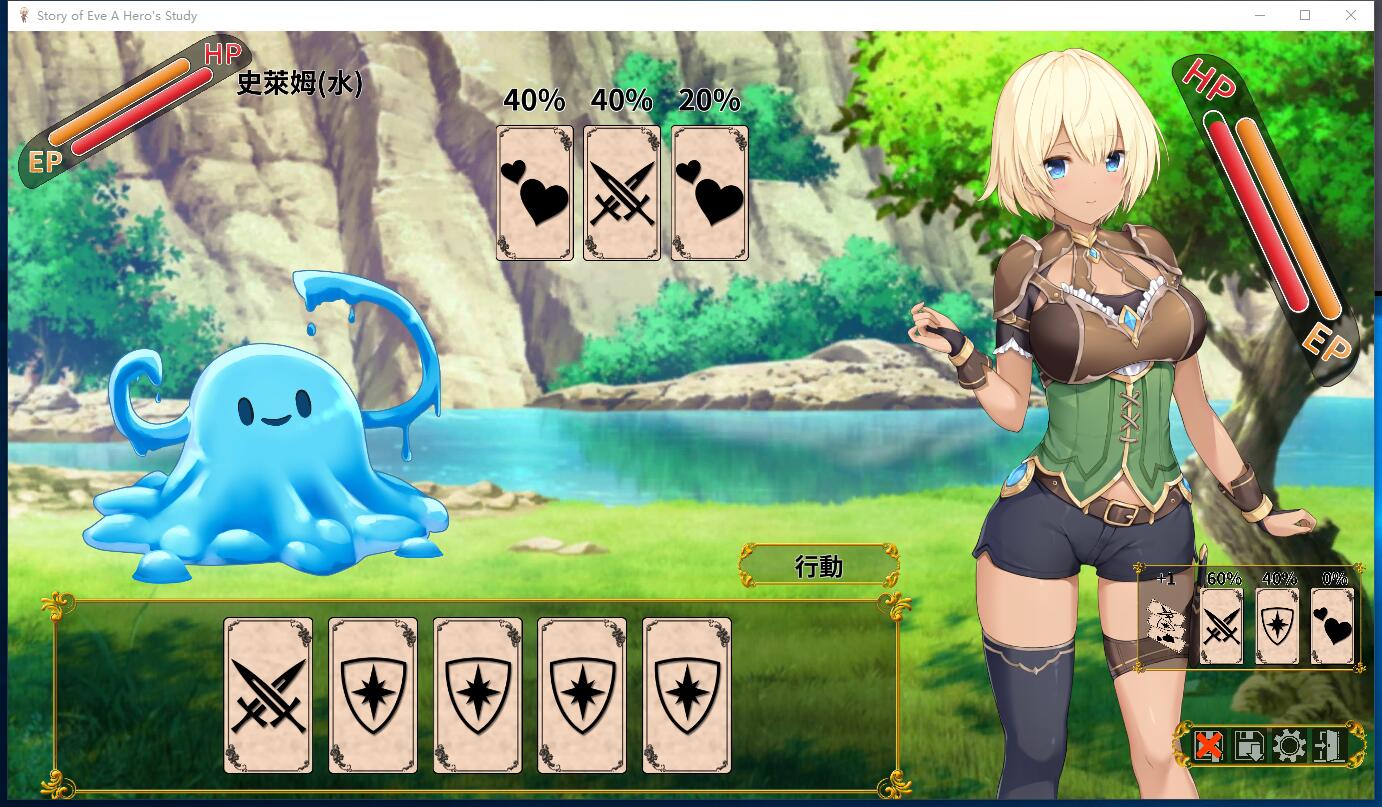Click the exit door icon
Image resolution: width=1382 pixels, height=807 pixels.
pos(1329,744)
